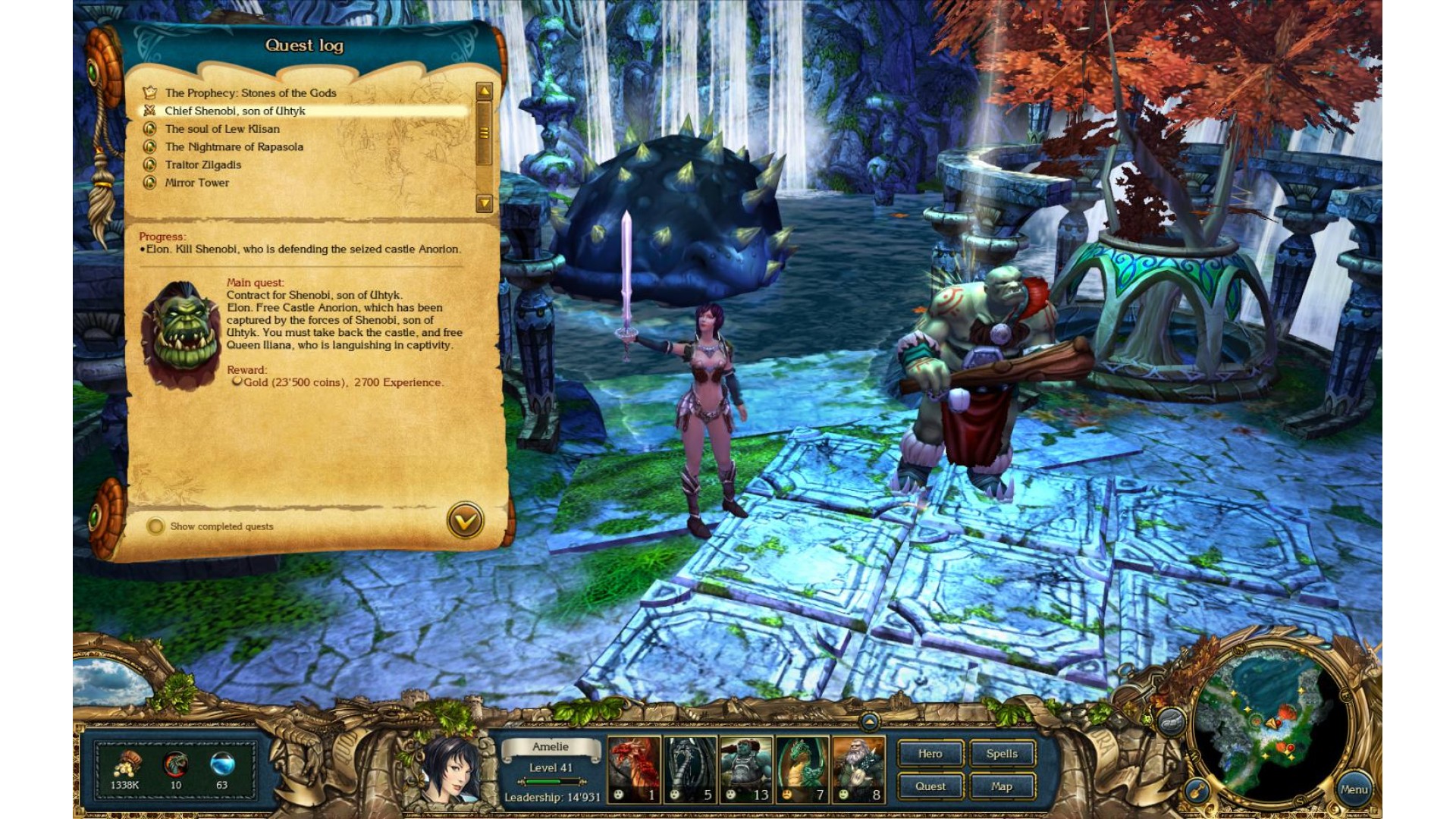Toggle Show completed quests
The height and width of the screenshot is (819, 1456).
point(155,526)
